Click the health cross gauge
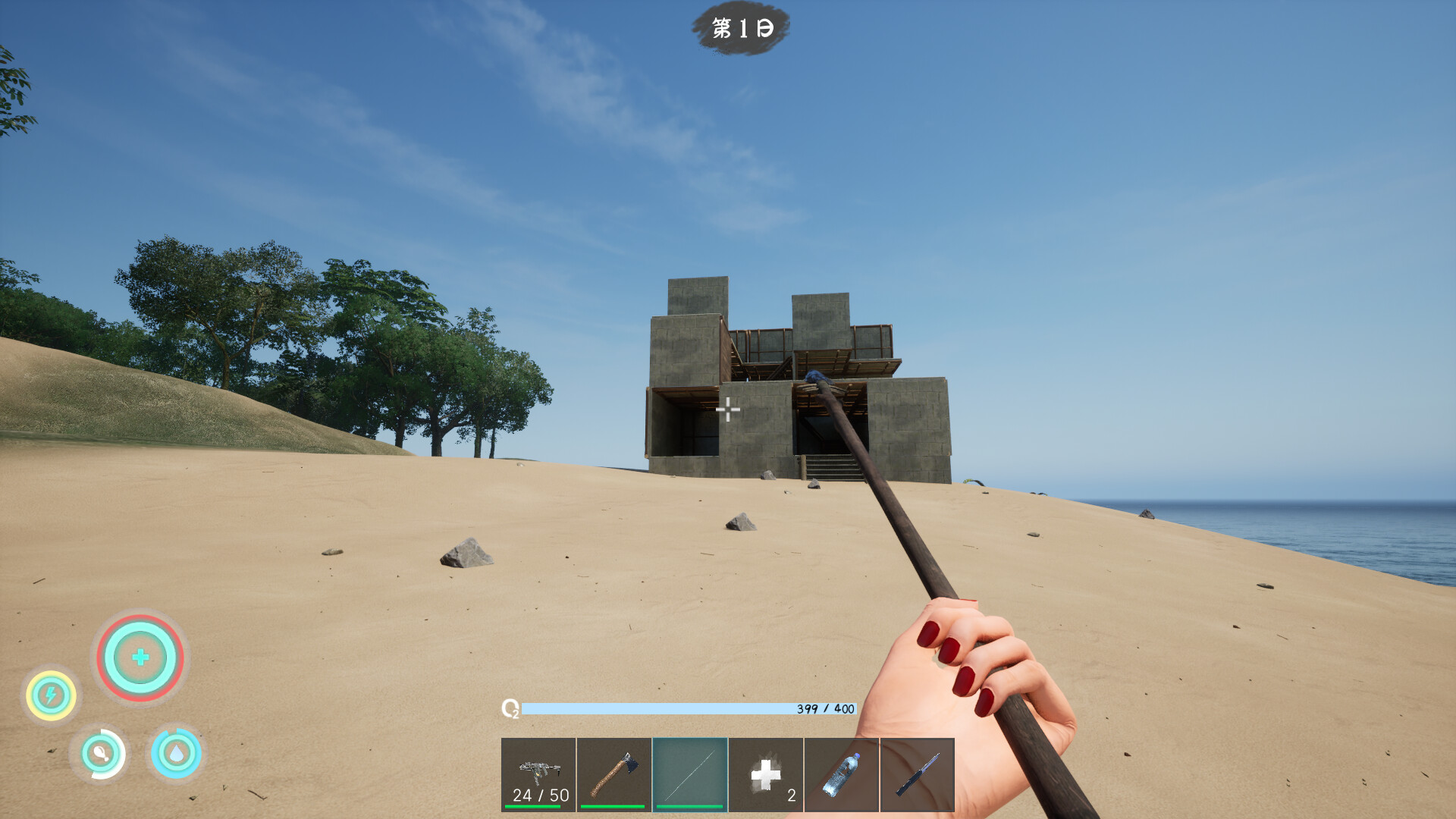This screenshot has width=1456, height=819. [140, 659]
